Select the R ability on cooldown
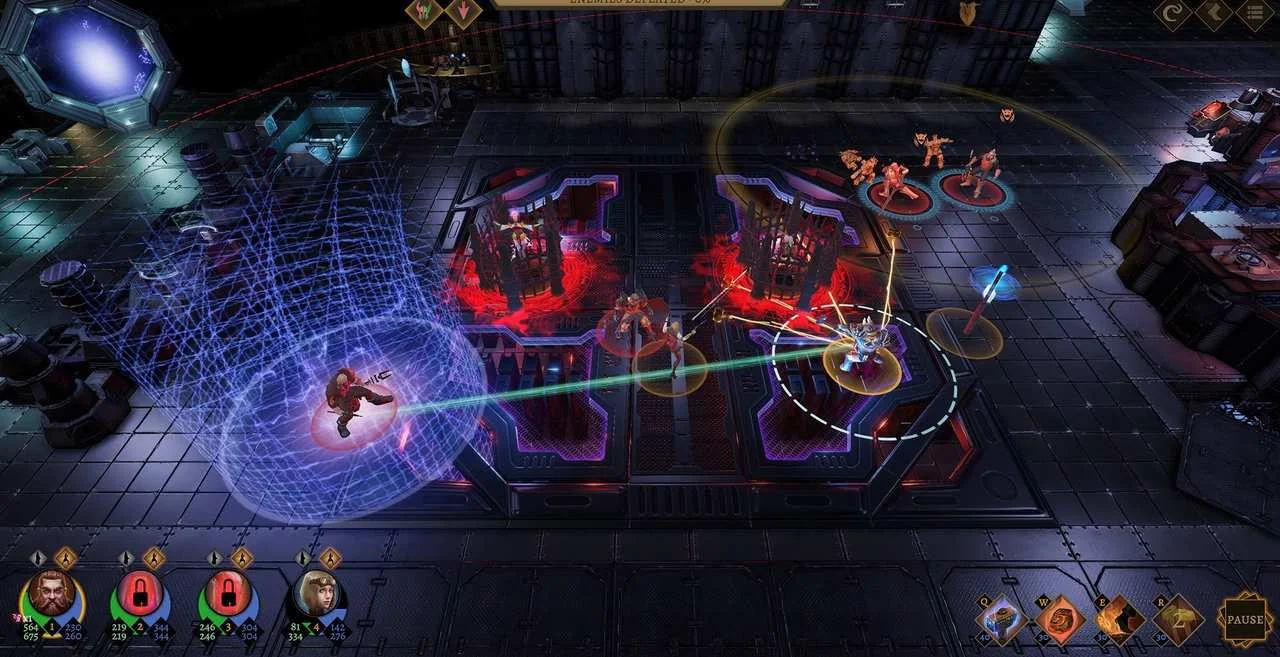 pyautogui.click(x=1179, y=620)
